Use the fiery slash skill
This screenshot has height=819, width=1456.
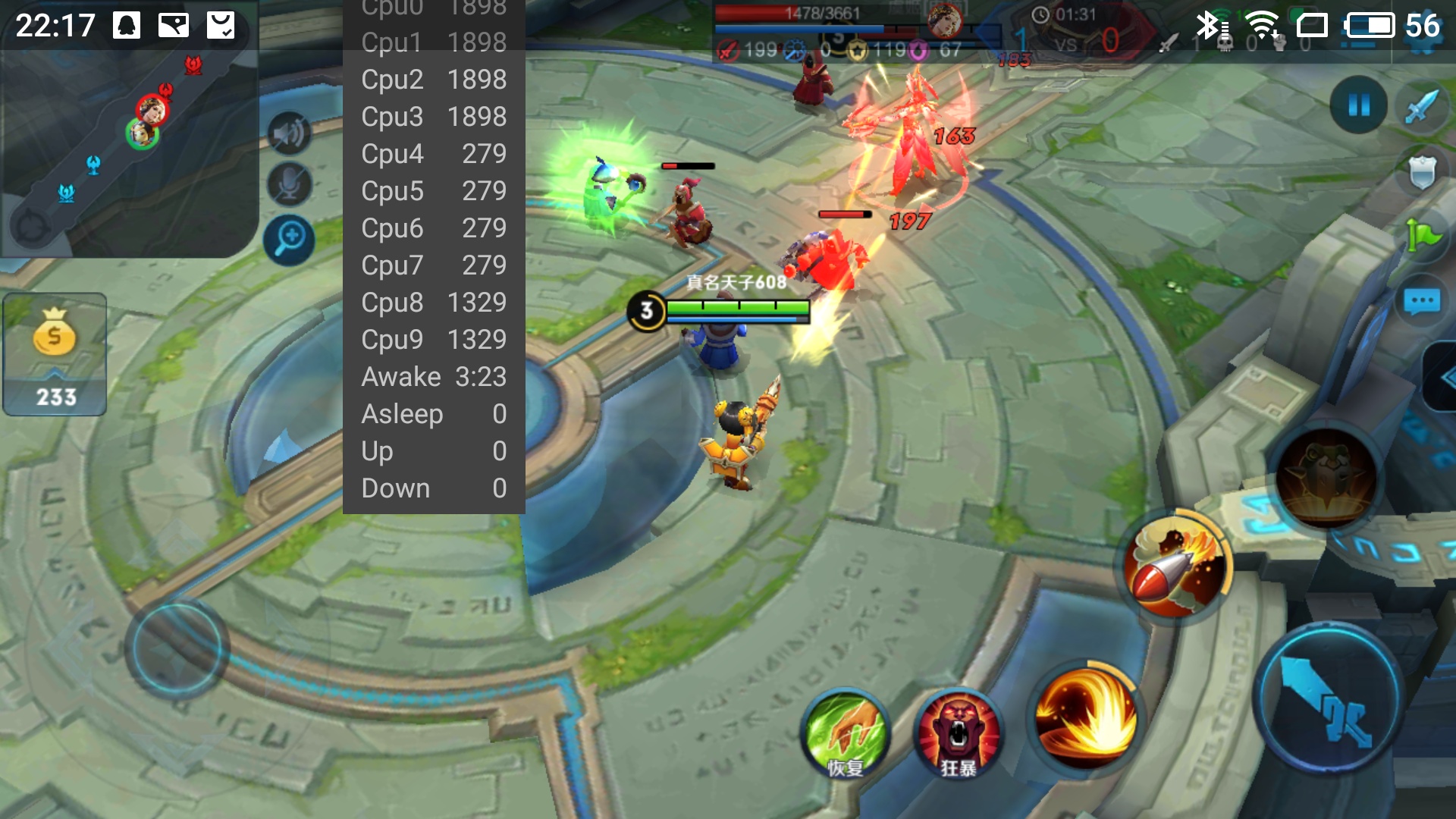(1086, 716)
